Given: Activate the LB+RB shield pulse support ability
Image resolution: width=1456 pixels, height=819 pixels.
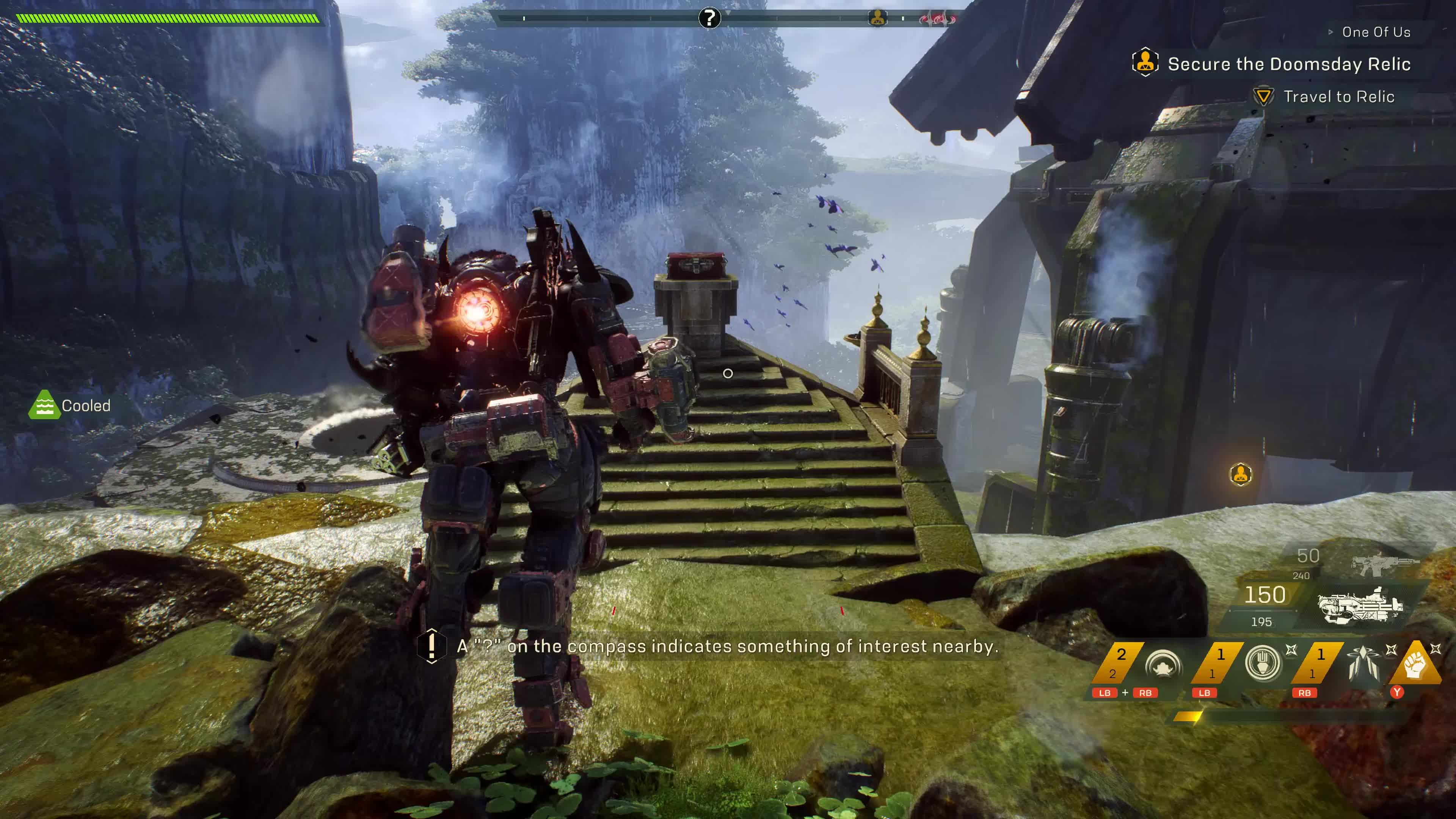Looking at the screenshot, I should click(1163, 664).
